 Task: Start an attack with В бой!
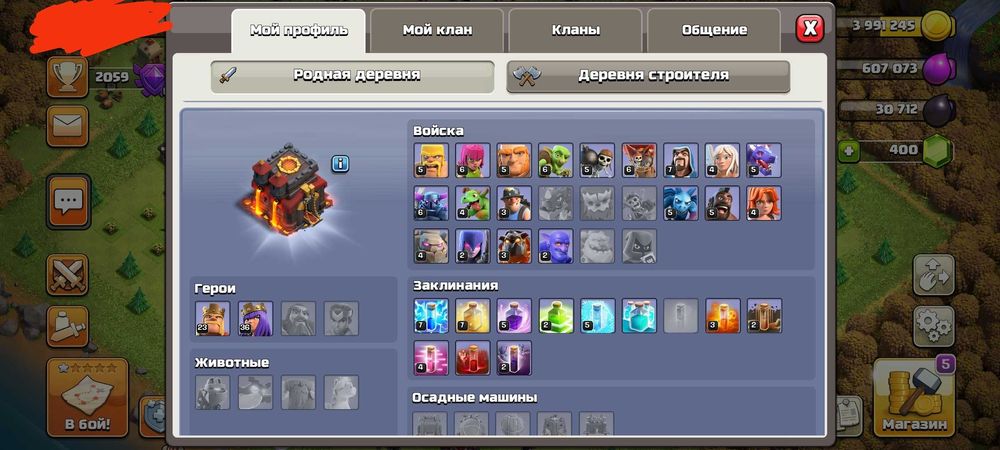(x=88, y=398)
